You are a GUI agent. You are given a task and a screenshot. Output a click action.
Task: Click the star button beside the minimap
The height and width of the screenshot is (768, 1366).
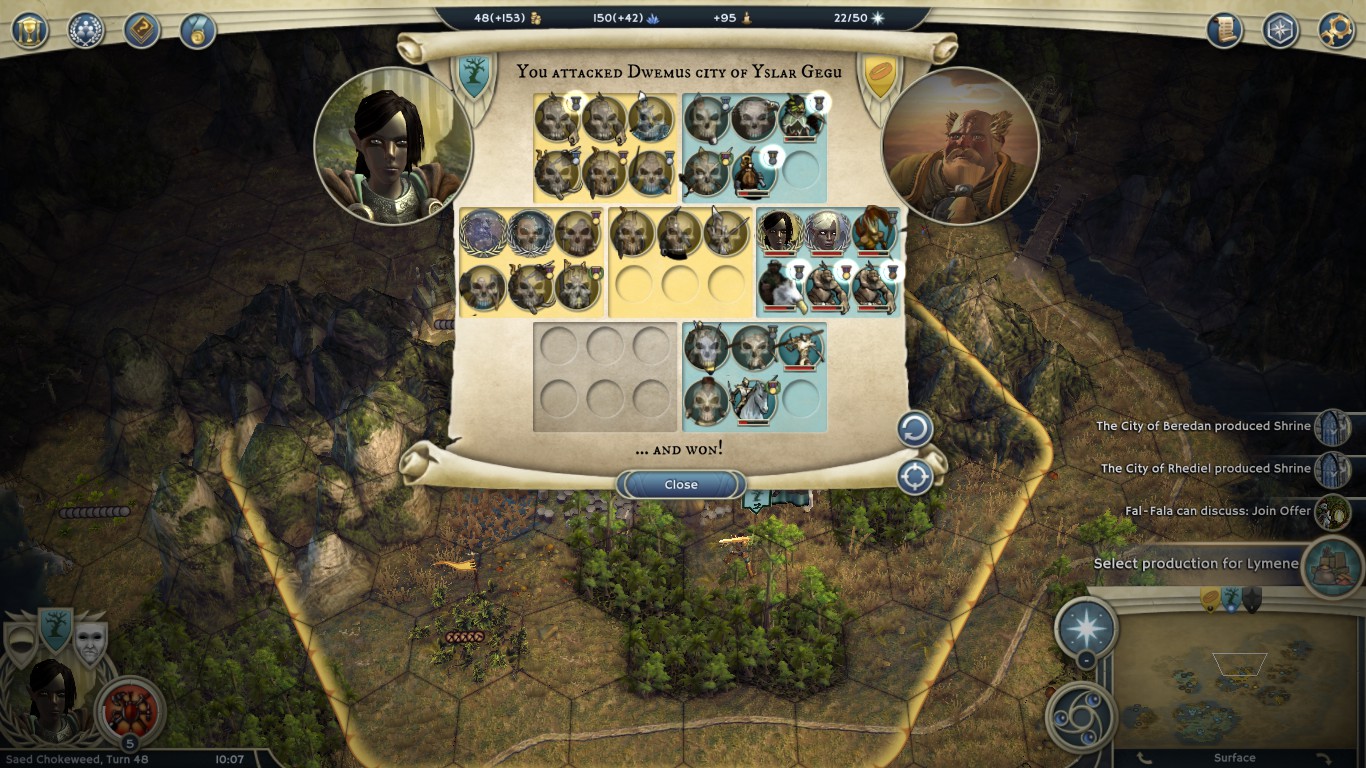[x=1086, y=629]
